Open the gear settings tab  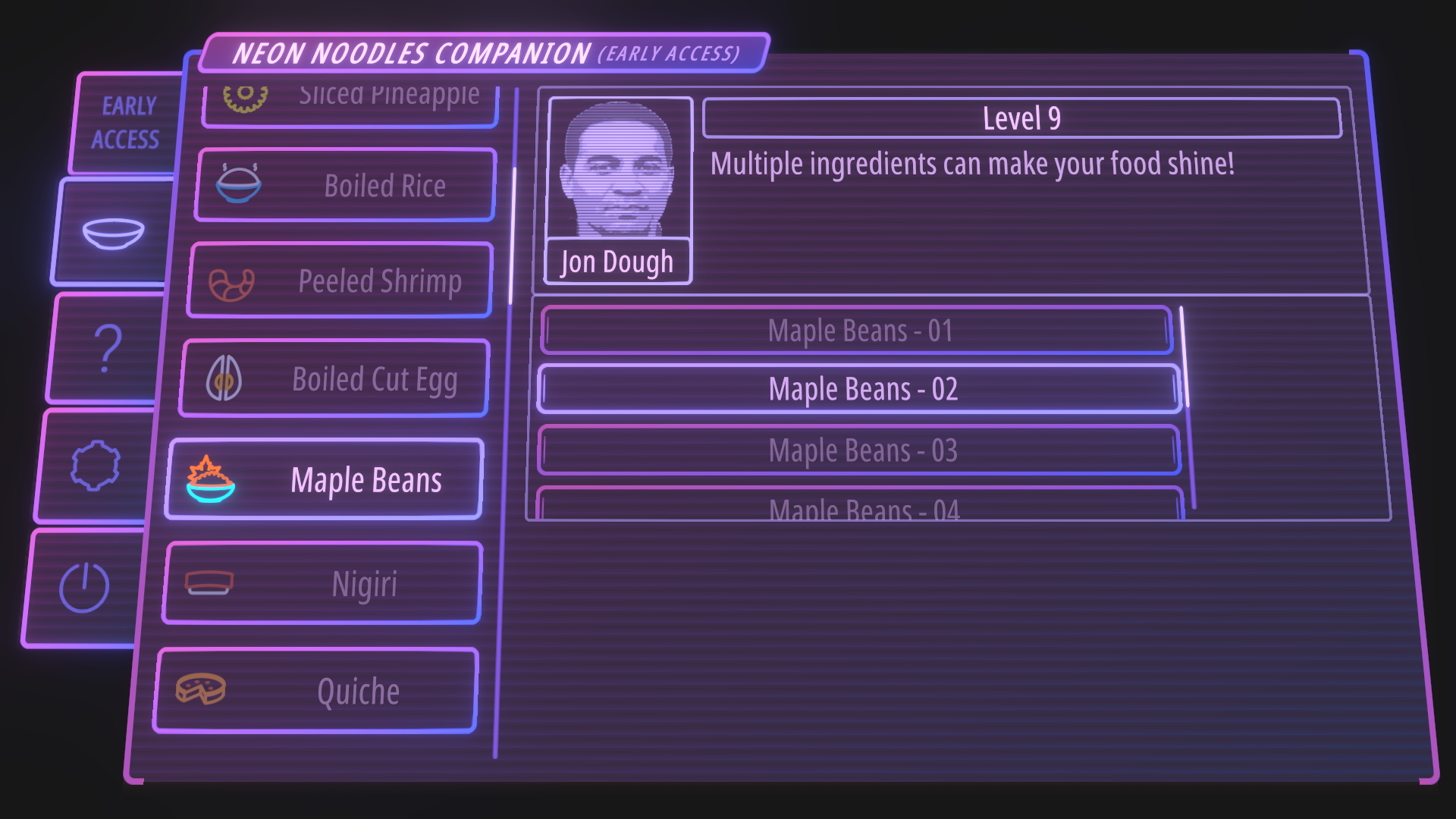click(x=95, y=465)
